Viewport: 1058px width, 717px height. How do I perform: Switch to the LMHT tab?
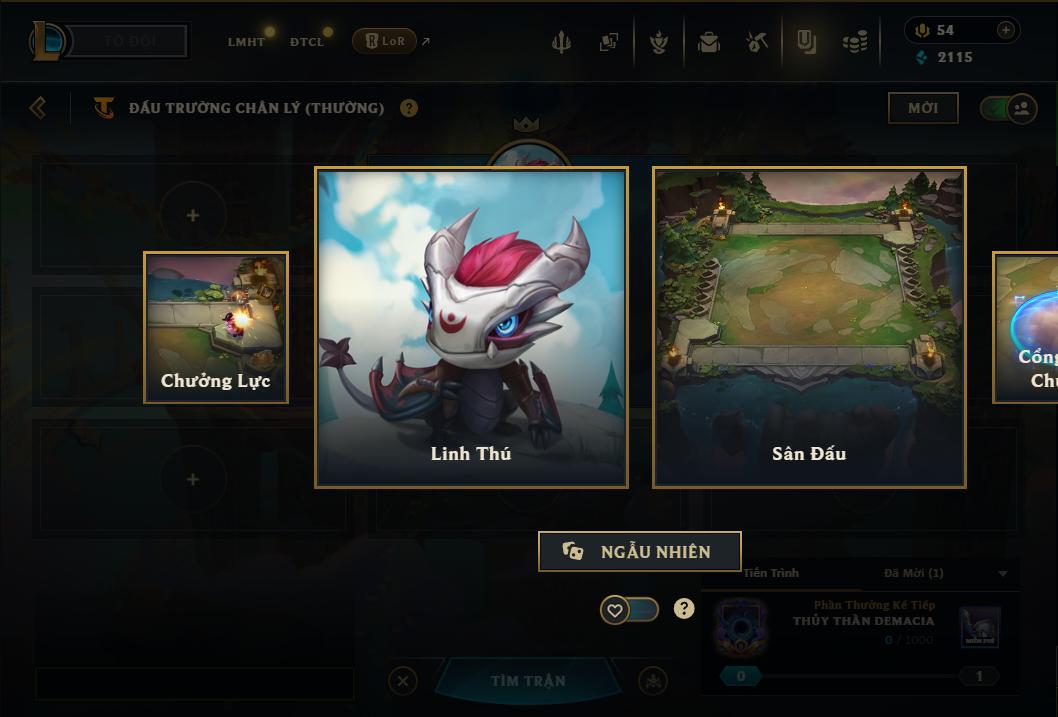(246, 42)
